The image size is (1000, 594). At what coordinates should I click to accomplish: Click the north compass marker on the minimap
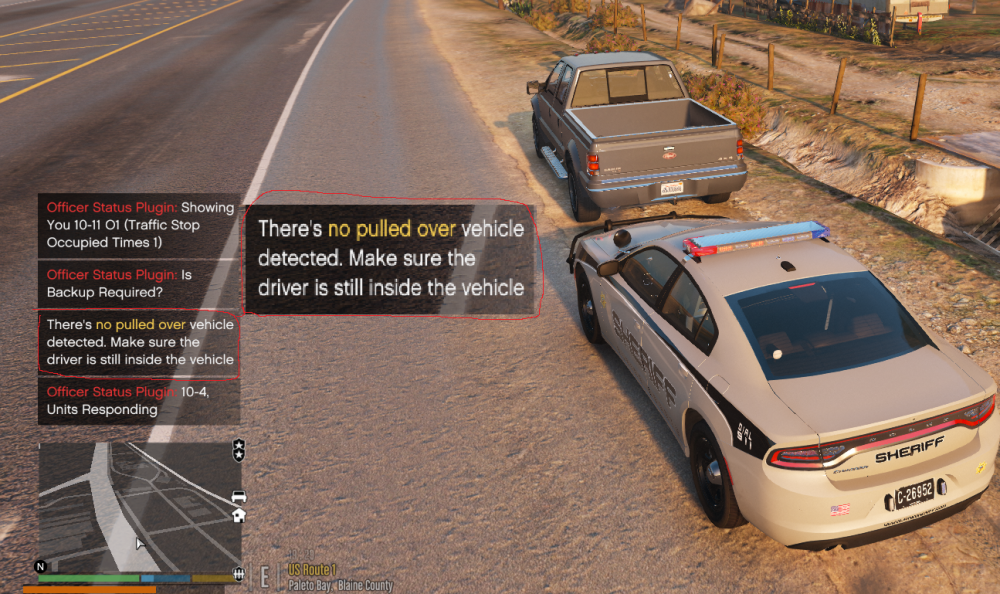pyautogui.click(x=41, y=566)
